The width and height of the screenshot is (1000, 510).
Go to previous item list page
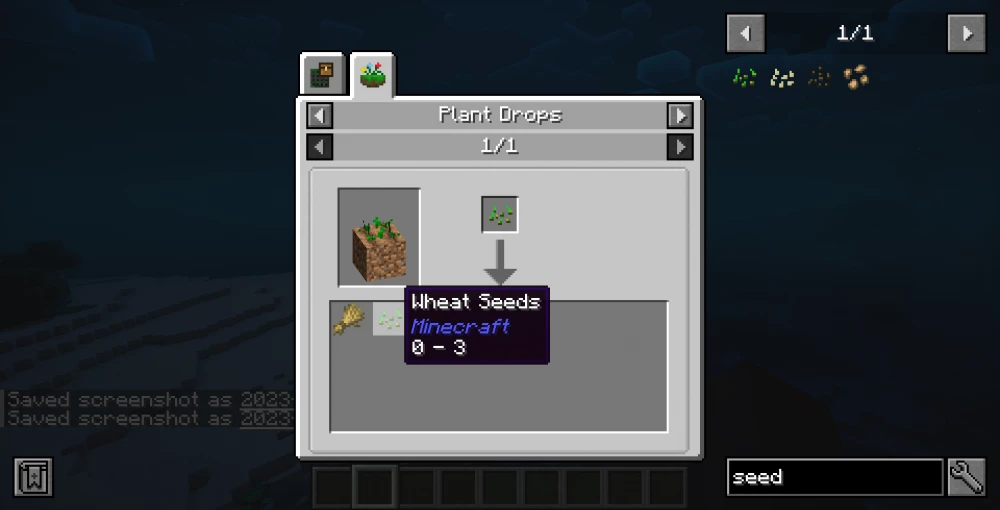click(x=745, y=33)
